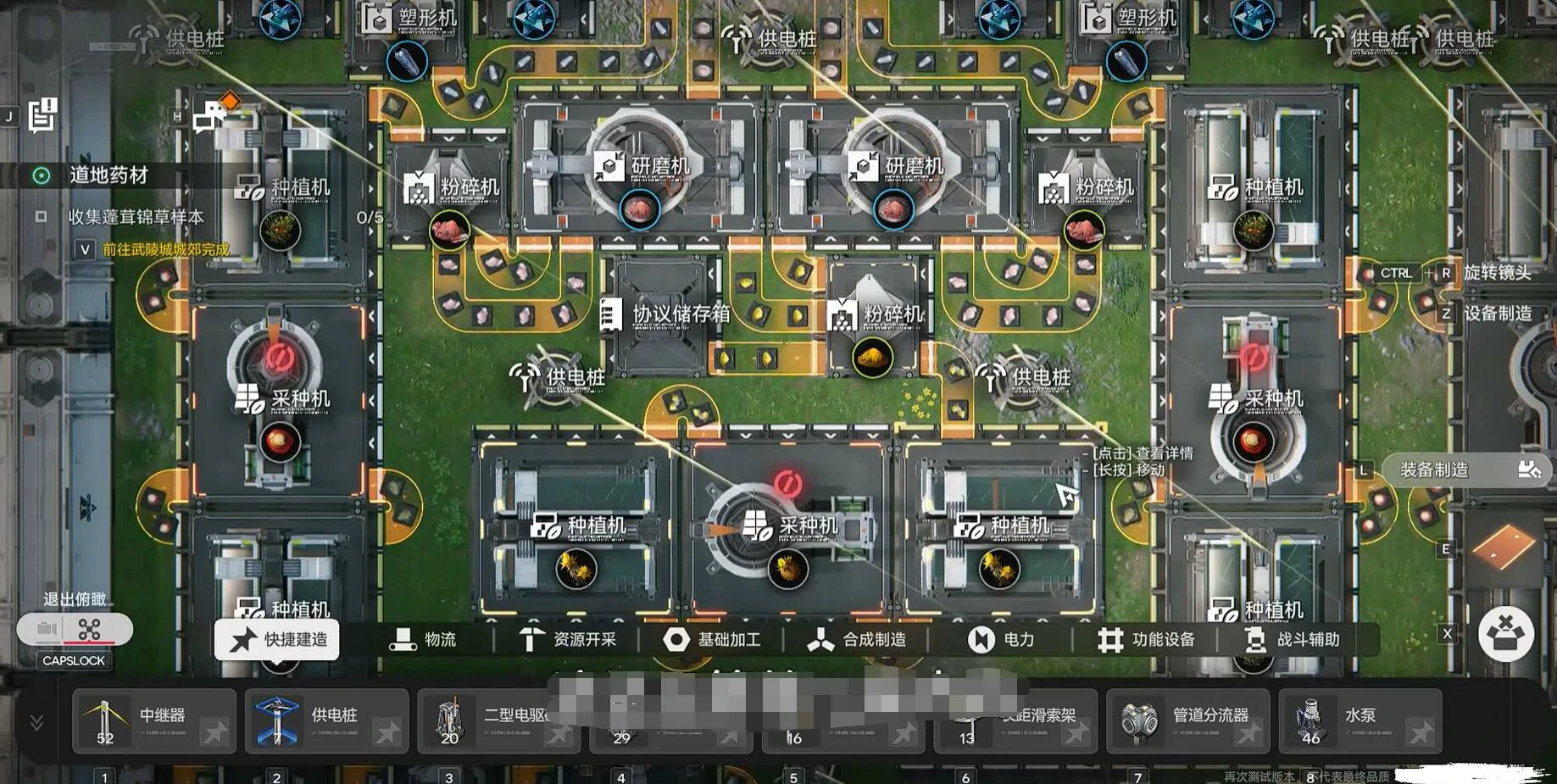The height and width of the screenshot is (784, 1557).
Task: Select the orange floor tile icon
Action: [x=1504, y=547]
